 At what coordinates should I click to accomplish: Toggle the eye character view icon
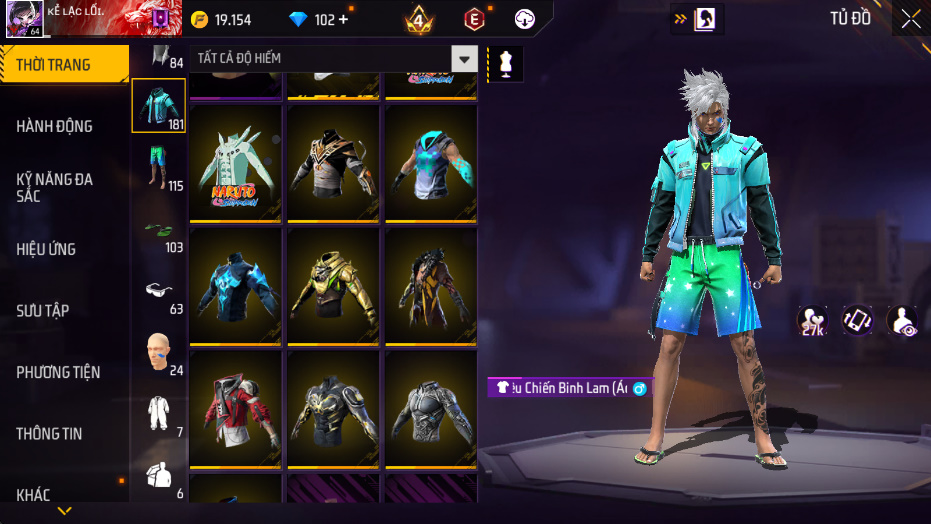(901, 320)
